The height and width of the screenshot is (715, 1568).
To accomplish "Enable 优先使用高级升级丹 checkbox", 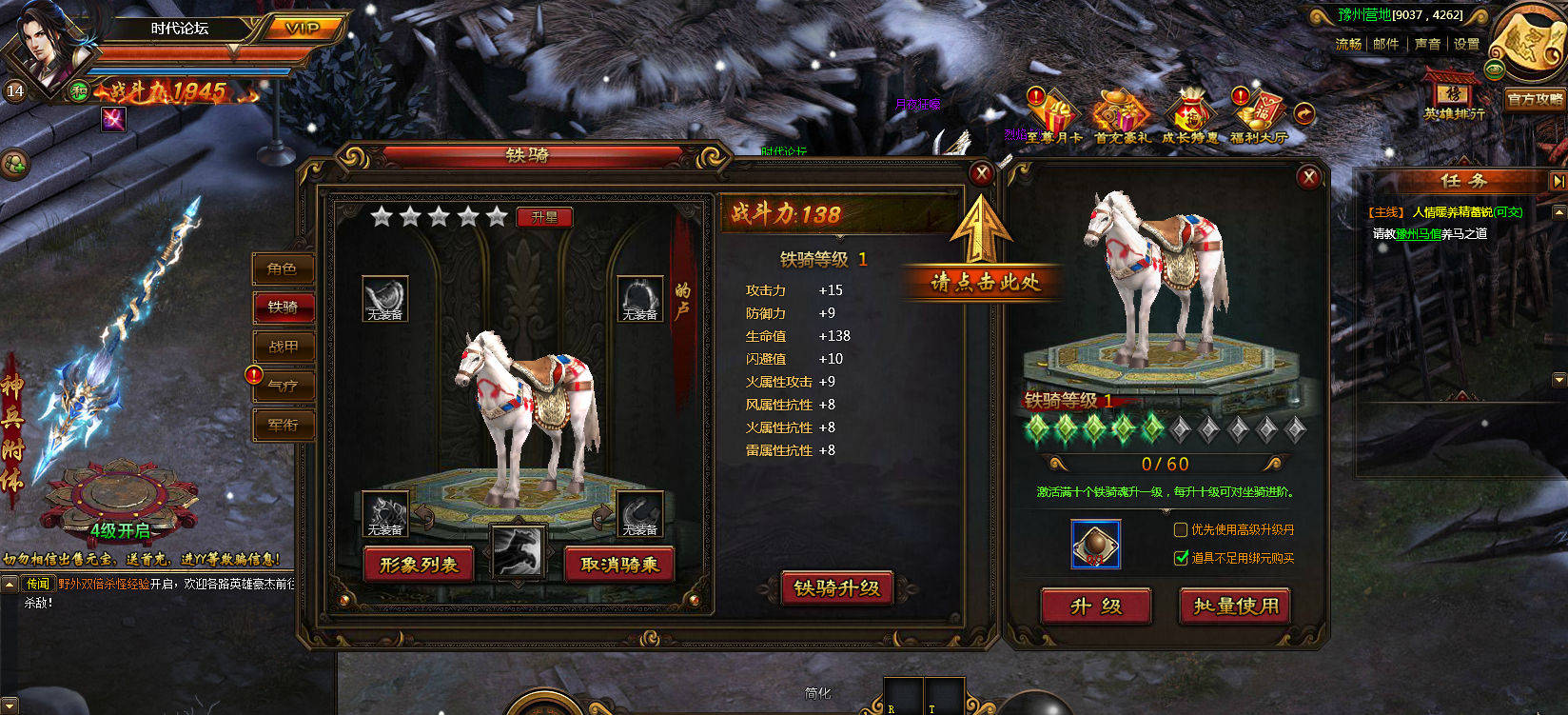I will click(1181, 529).
